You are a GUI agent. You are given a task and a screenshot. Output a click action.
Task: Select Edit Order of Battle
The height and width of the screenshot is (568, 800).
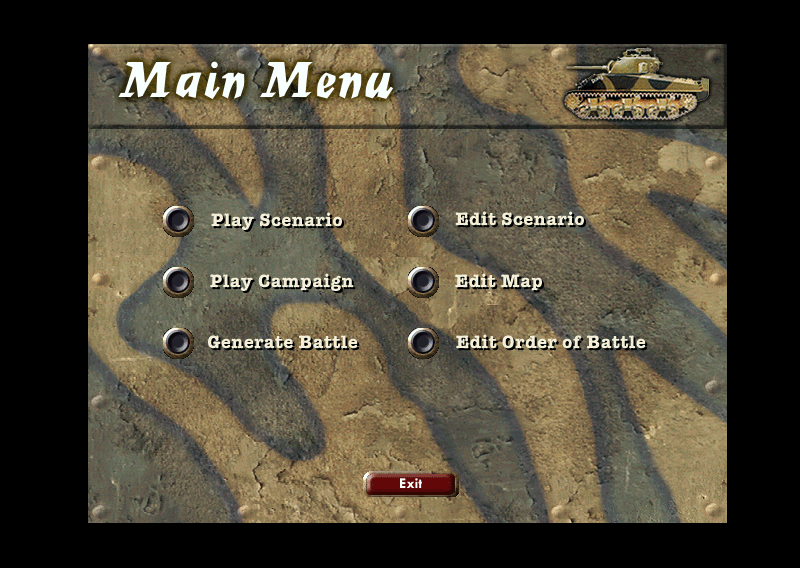coord(423,342)
